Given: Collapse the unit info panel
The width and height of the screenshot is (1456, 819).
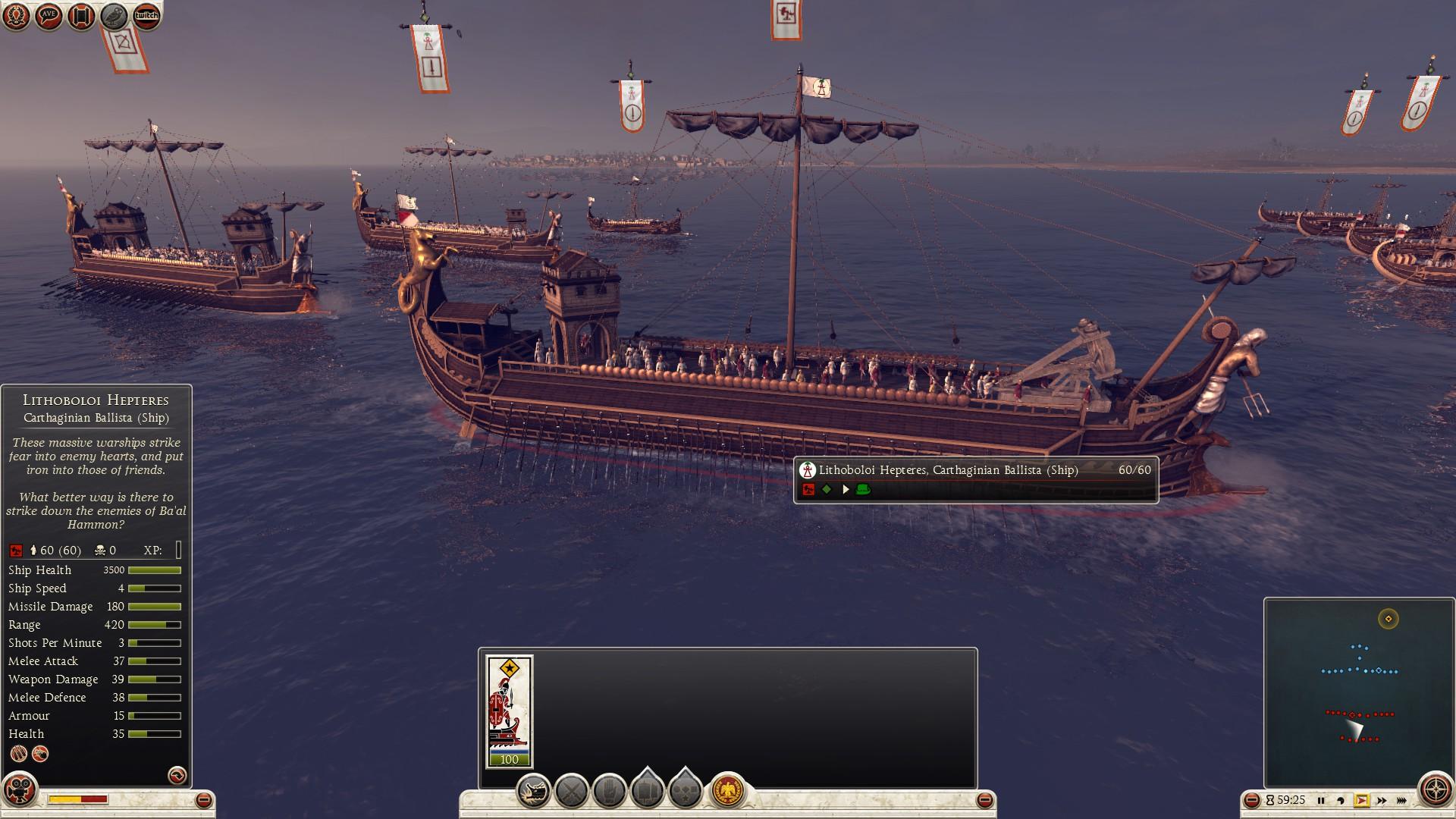Looking at the screenshot, I should coord(203,800).
